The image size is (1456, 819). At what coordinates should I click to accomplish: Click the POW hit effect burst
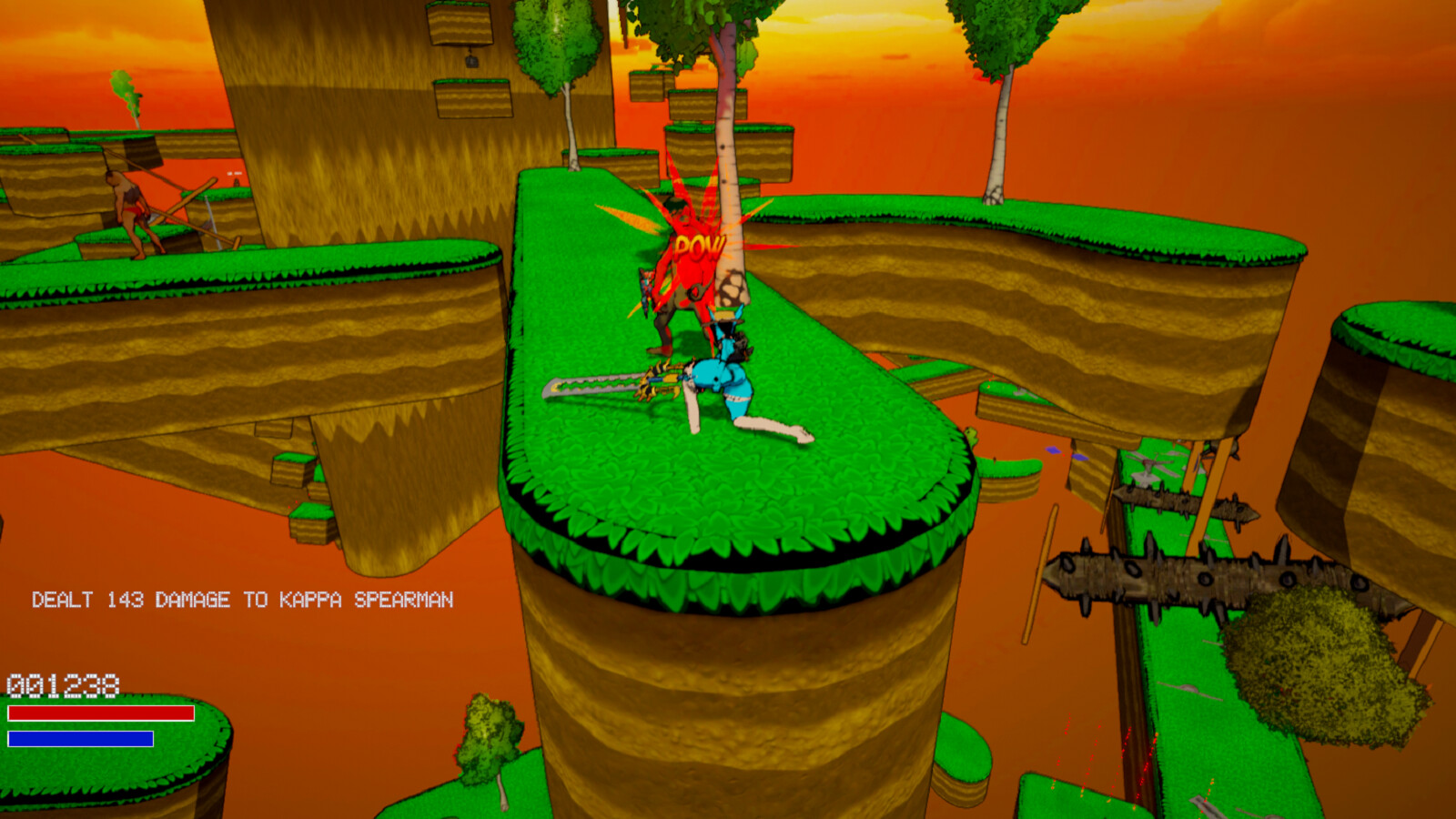[x=697, y=244]
